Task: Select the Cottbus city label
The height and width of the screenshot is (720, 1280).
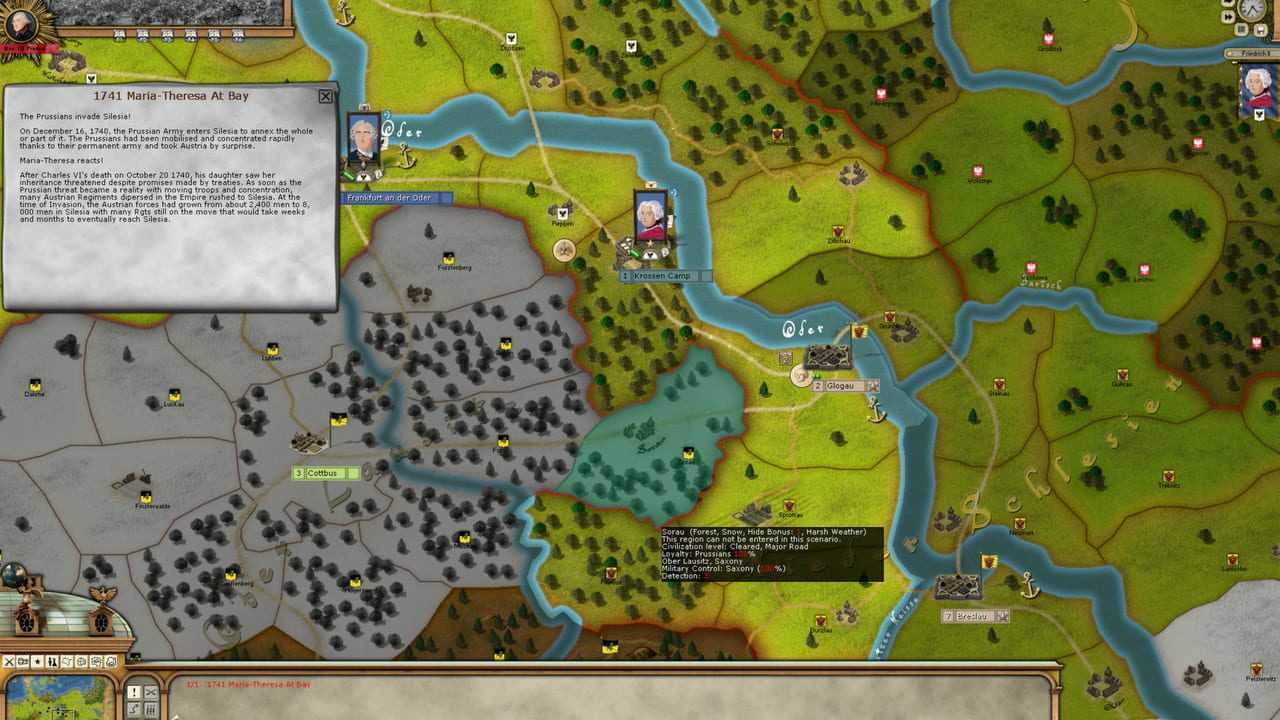Action: [324, 473]
